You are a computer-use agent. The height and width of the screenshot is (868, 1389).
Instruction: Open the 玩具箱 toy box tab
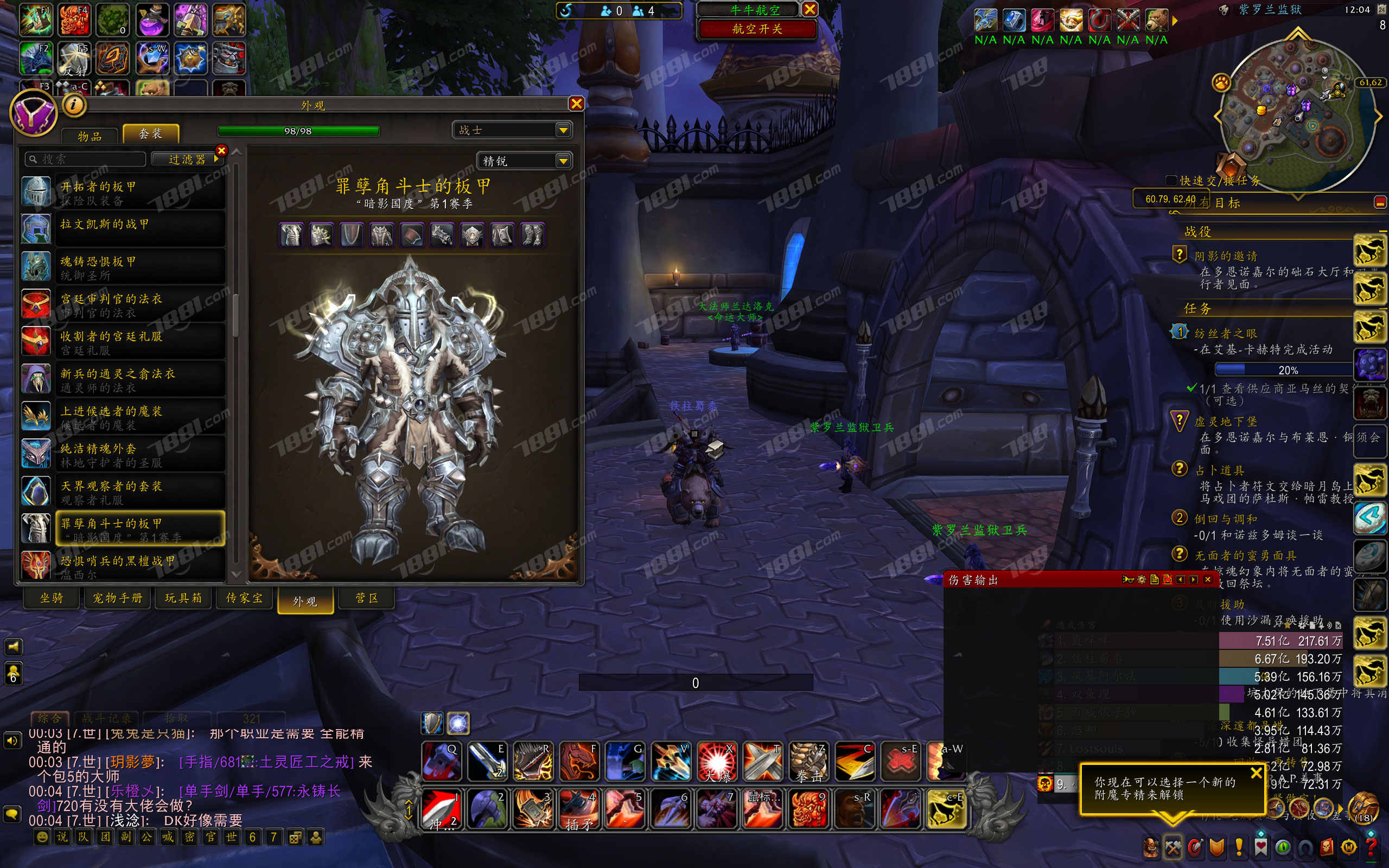pyautogui.click(x=183, y=598)
